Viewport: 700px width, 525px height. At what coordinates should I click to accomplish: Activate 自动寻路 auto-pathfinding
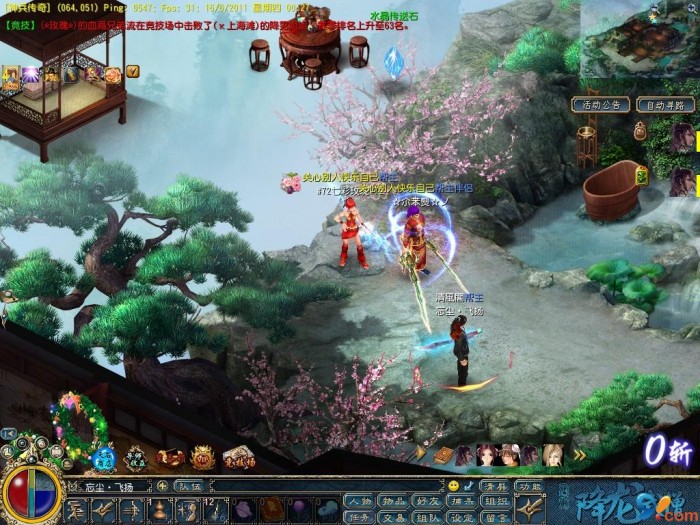click(664, 104)
